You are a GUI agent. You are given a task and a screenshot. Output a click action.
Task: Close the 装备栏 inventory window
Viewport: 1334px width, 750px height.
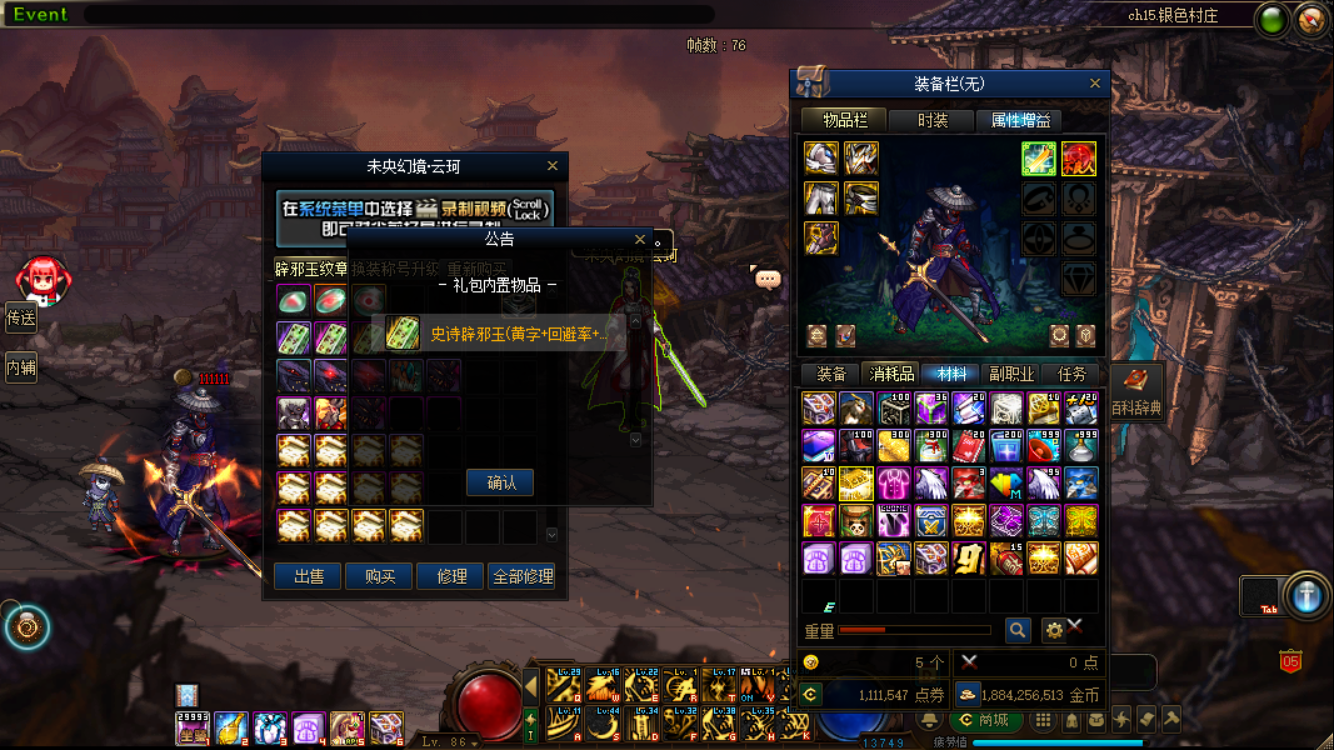1095,84
